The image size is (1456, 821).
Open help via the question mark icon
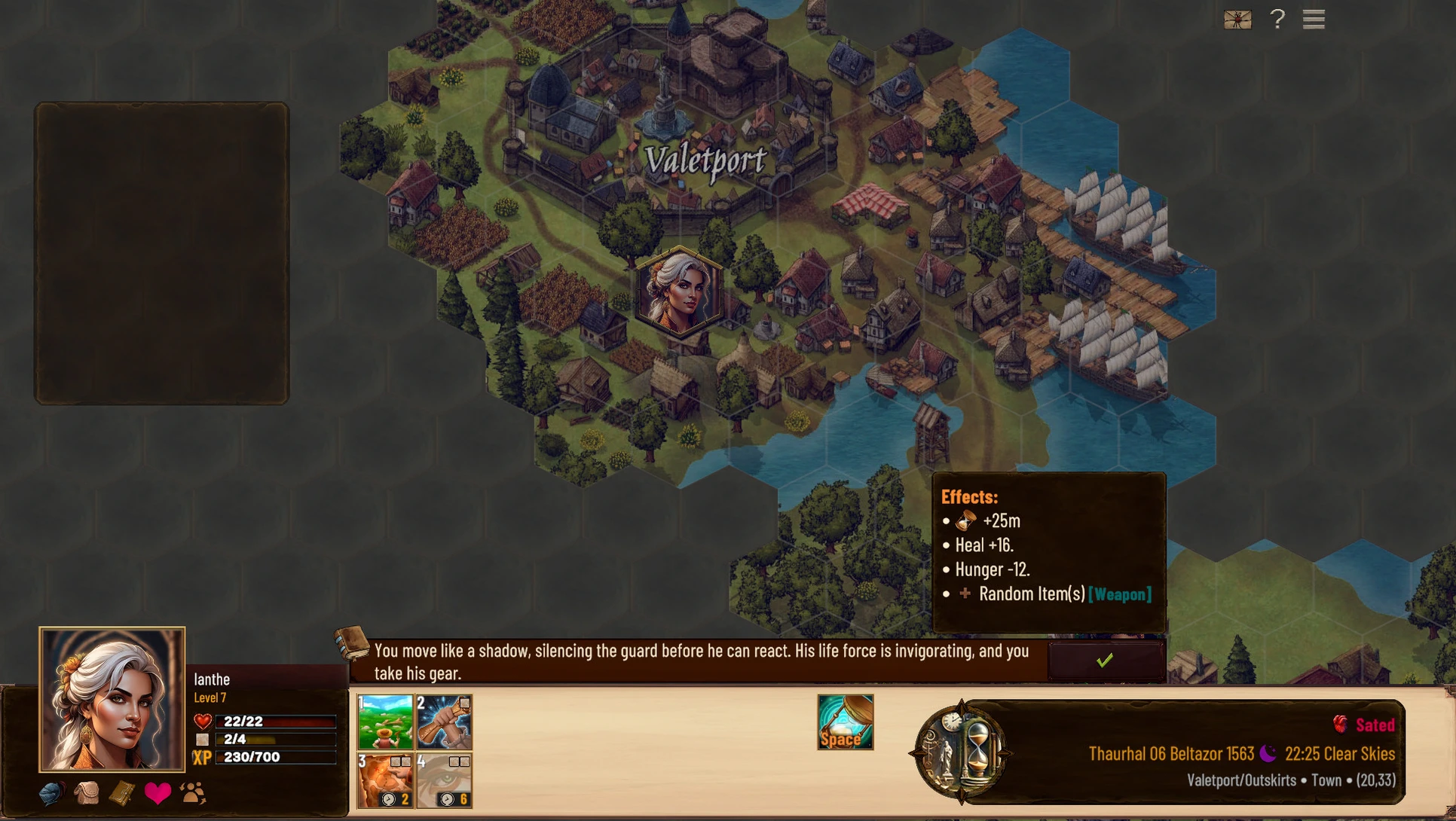[1277, 20]
